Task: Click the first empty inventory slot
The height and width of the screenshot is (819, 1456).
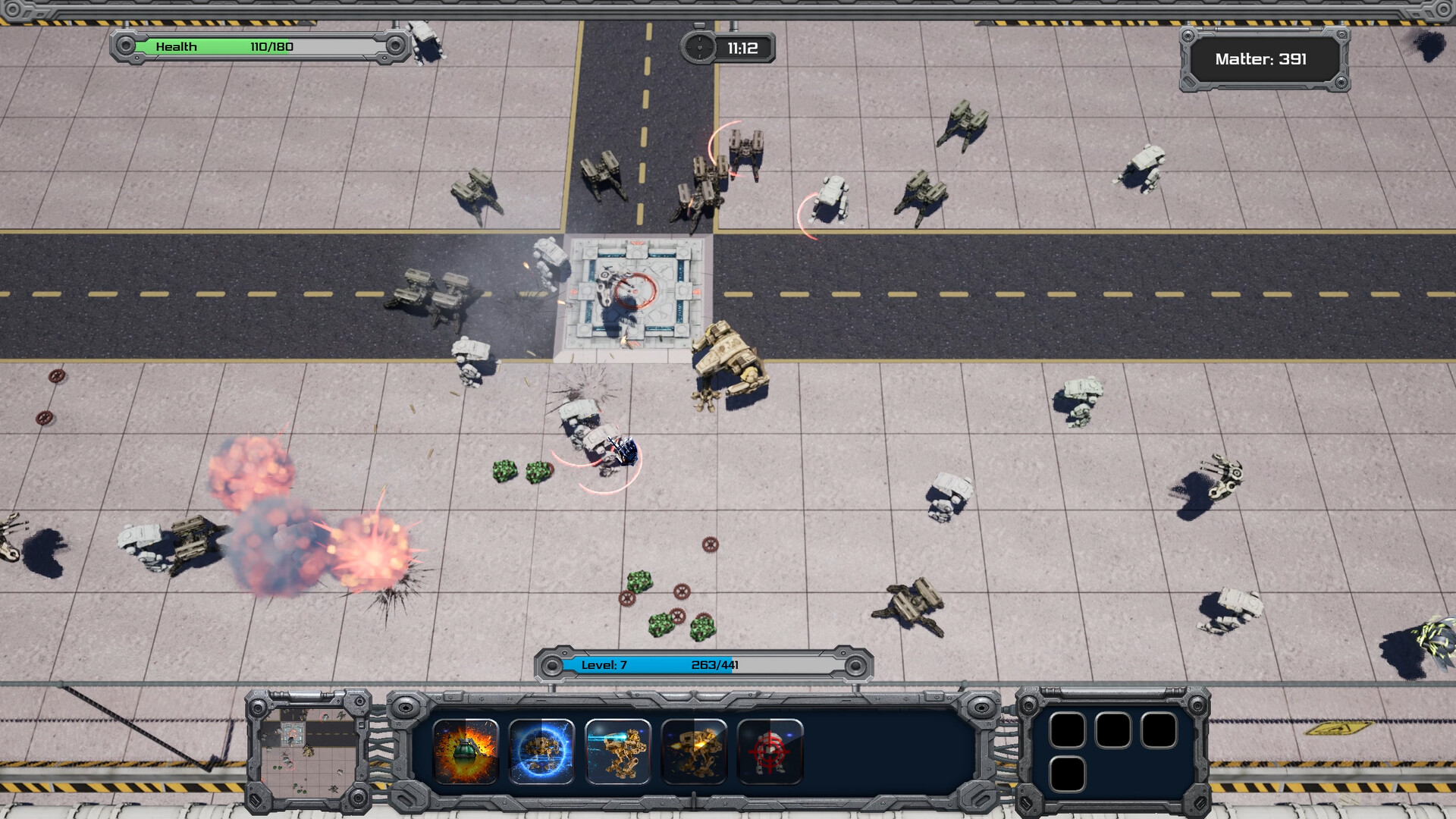Action: tap(1068, 730)
